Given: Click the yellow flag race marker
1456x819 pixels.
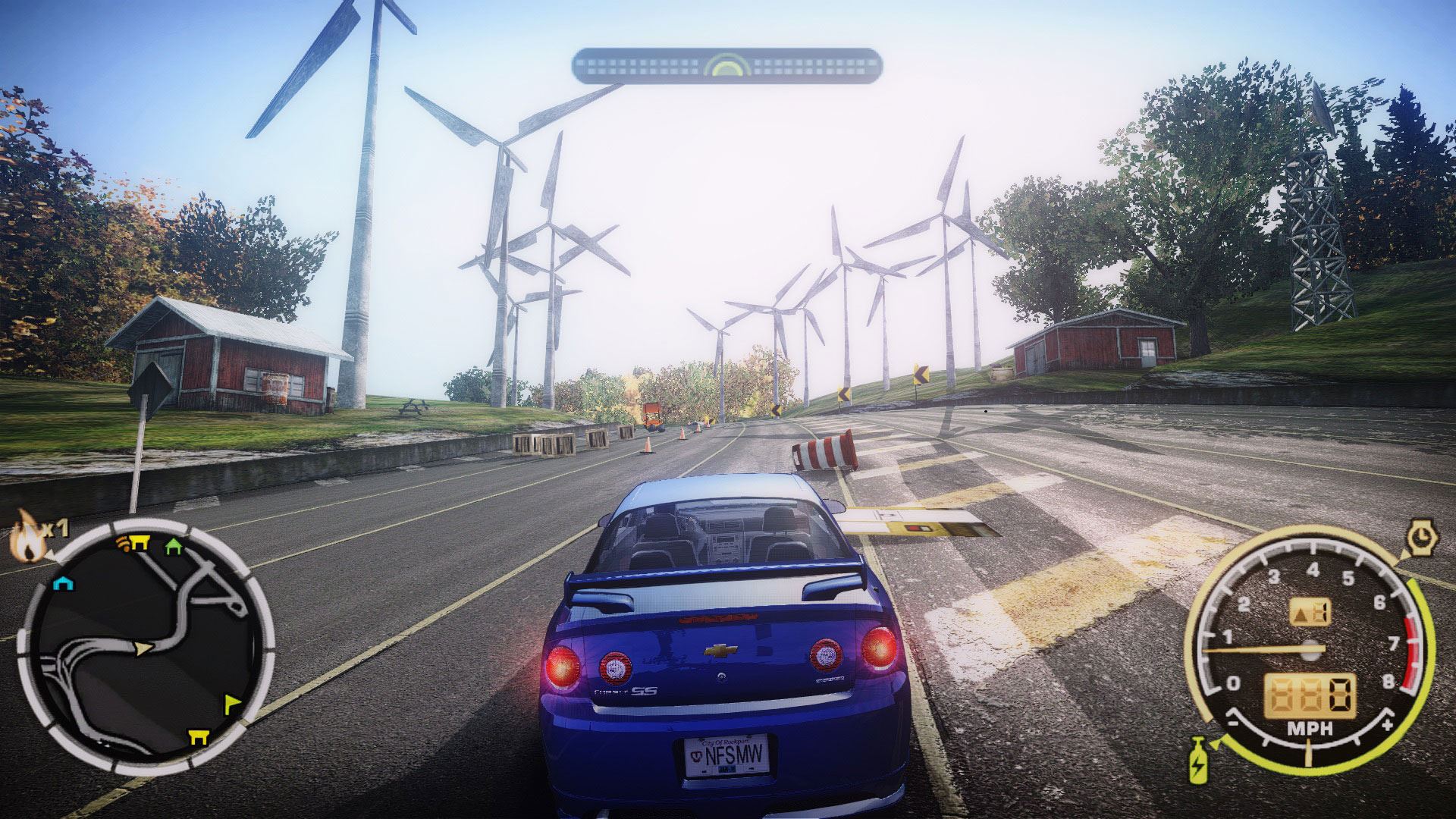Looking at the screenshot, I should pos(234,704).
